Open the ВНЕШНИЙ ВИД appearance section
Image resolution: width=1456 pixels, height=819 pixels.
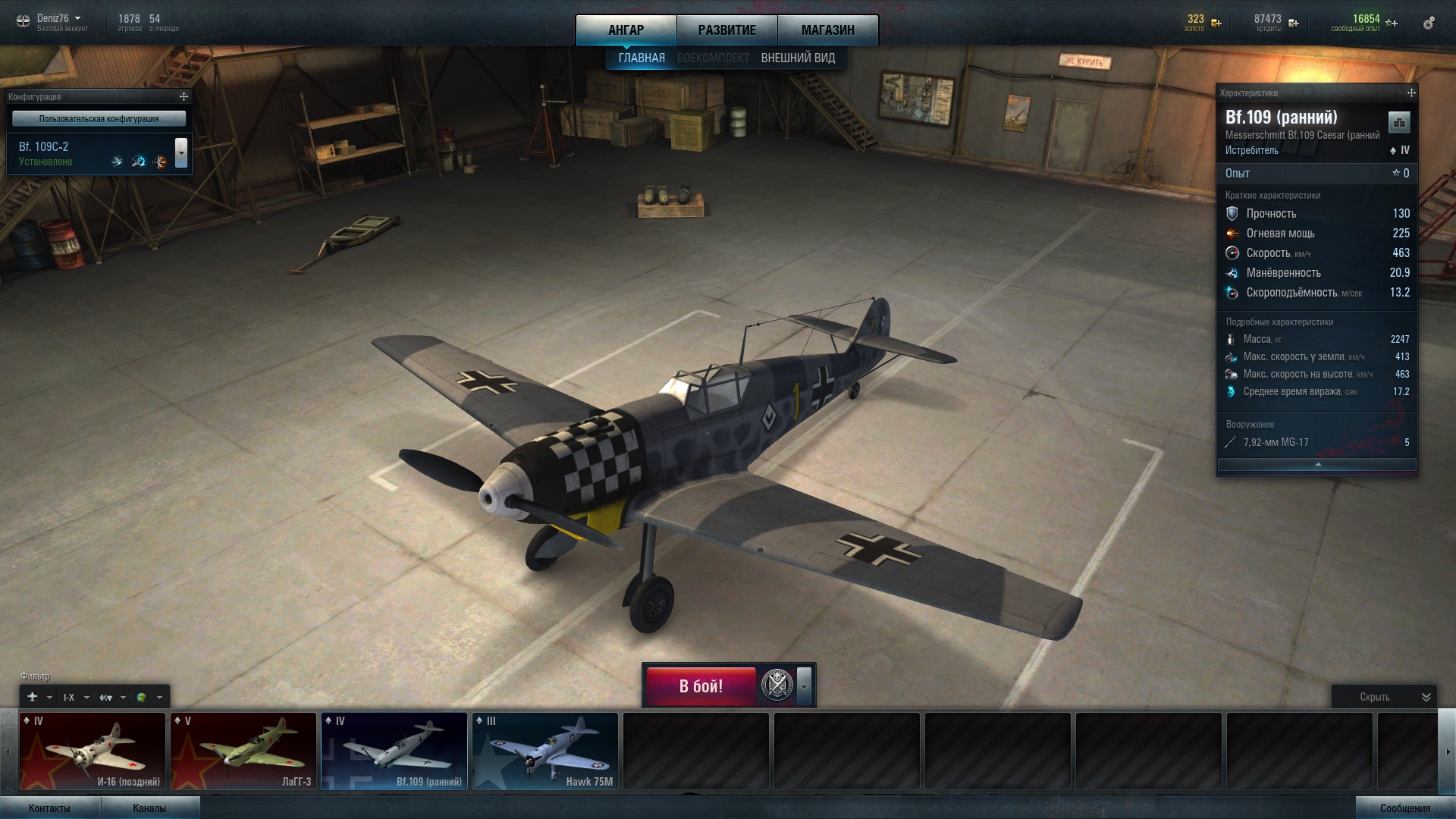click(x=798, y=58)
